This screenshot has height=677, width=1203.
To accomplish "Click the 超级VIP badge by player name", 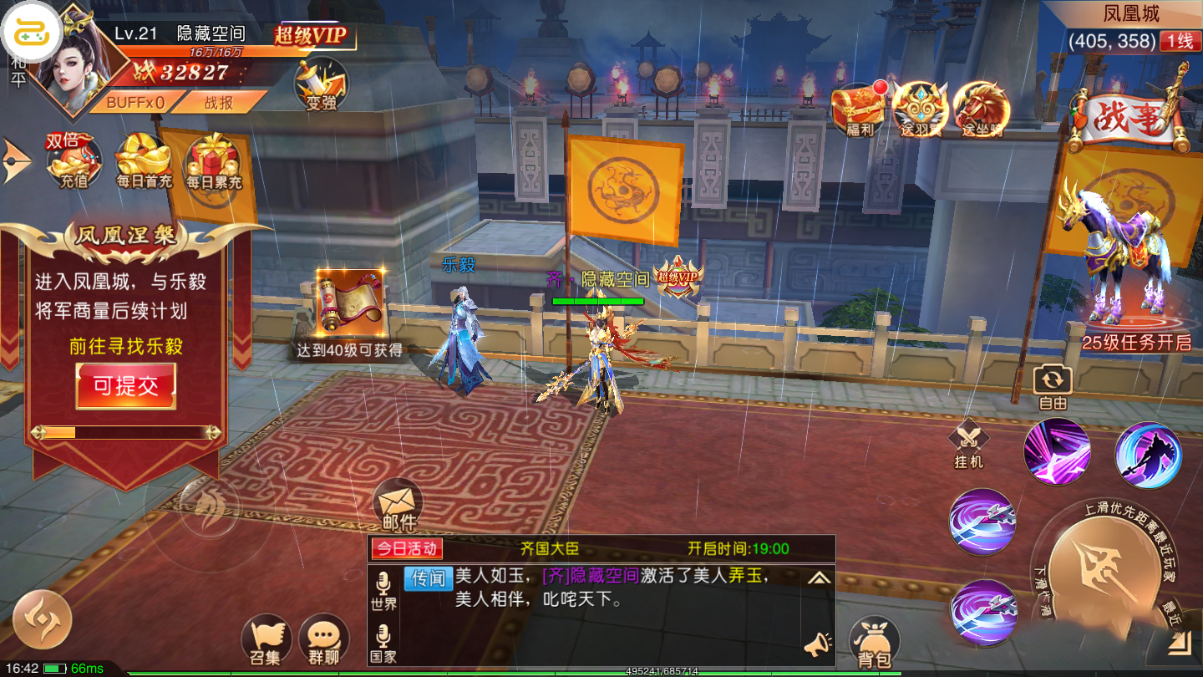I will [311, 36].
